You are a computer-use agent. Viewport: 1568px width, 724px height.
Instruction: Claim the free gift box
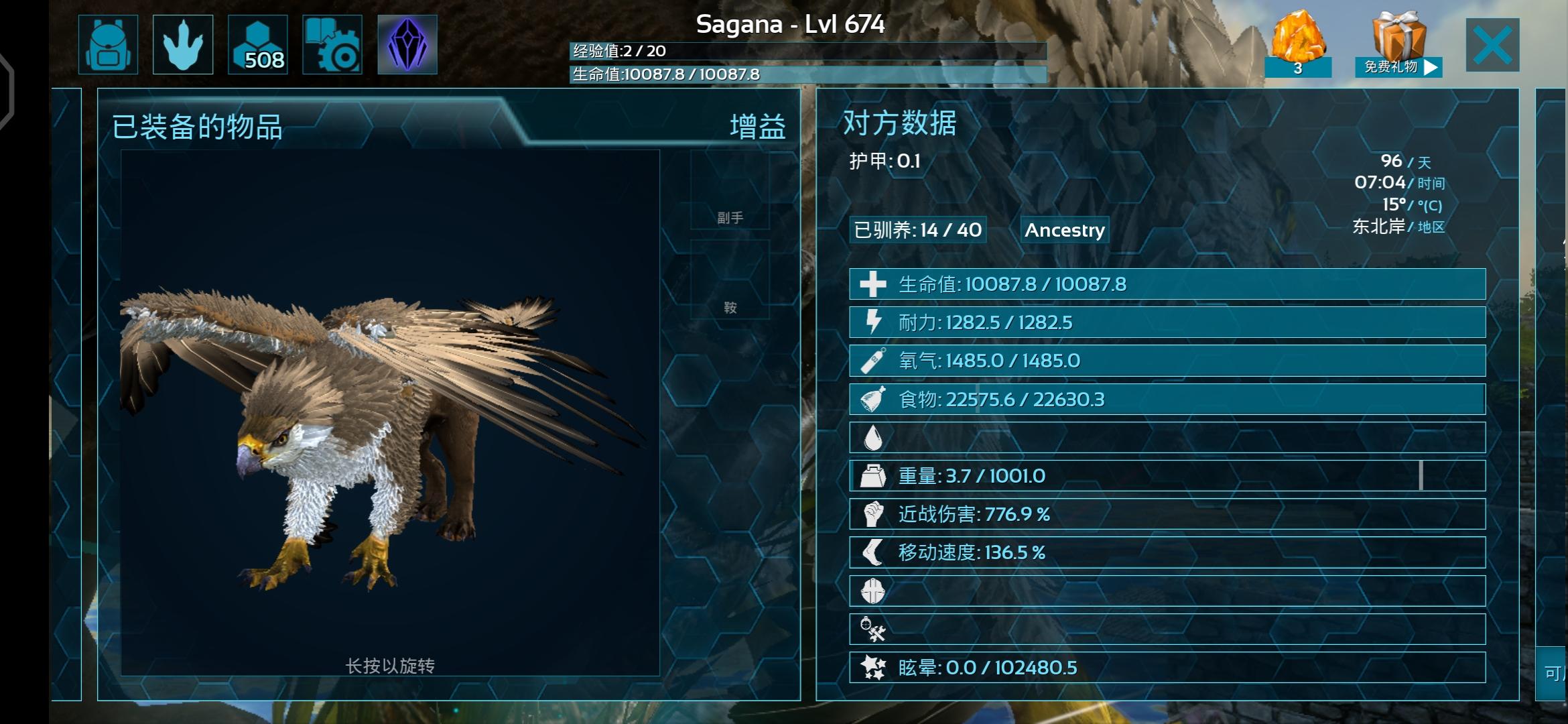pos(1398,44)
